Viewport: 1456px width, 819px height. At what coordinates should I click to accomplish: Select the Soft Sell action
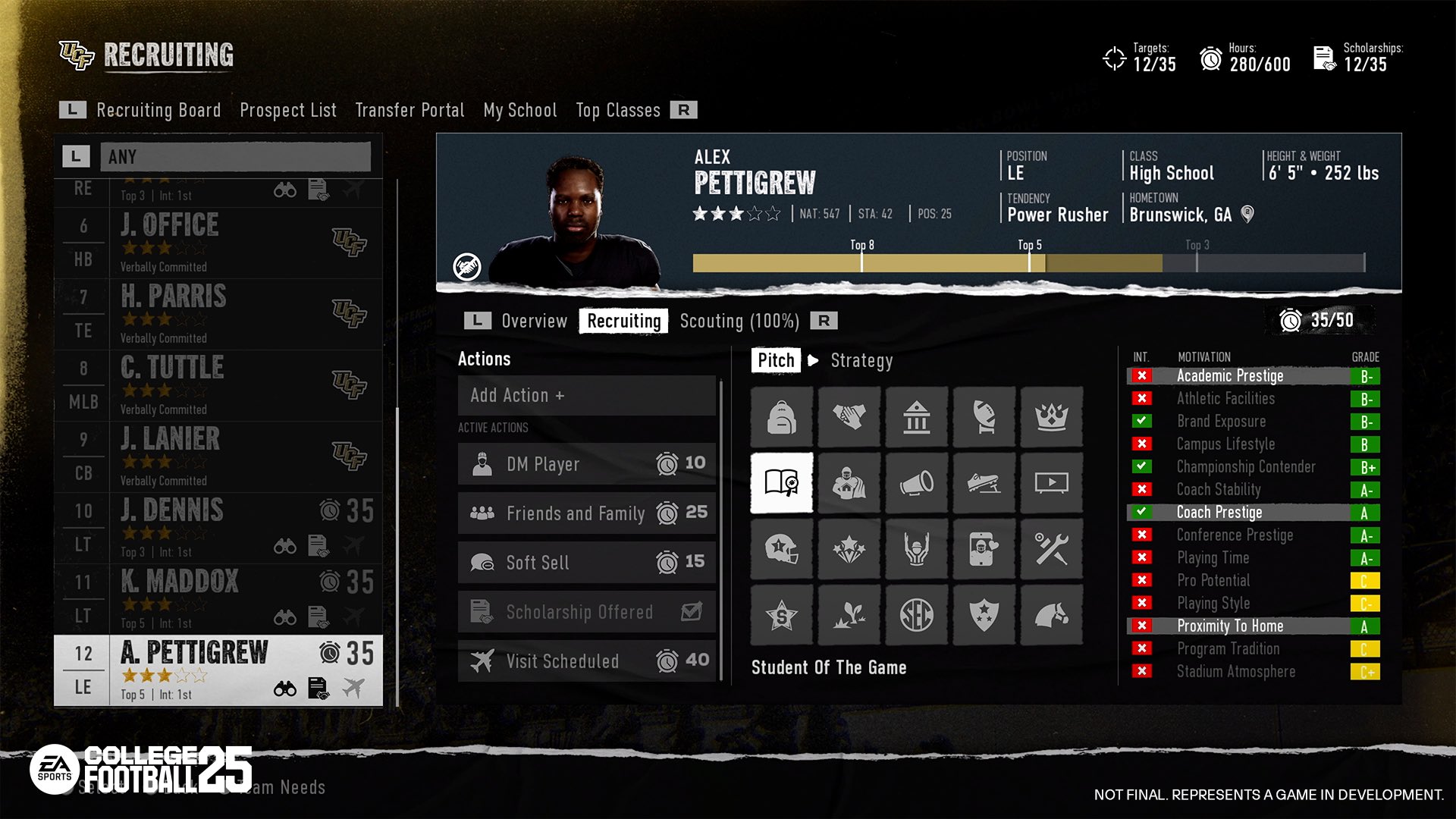pyautogui.click(x=586, y=563)
